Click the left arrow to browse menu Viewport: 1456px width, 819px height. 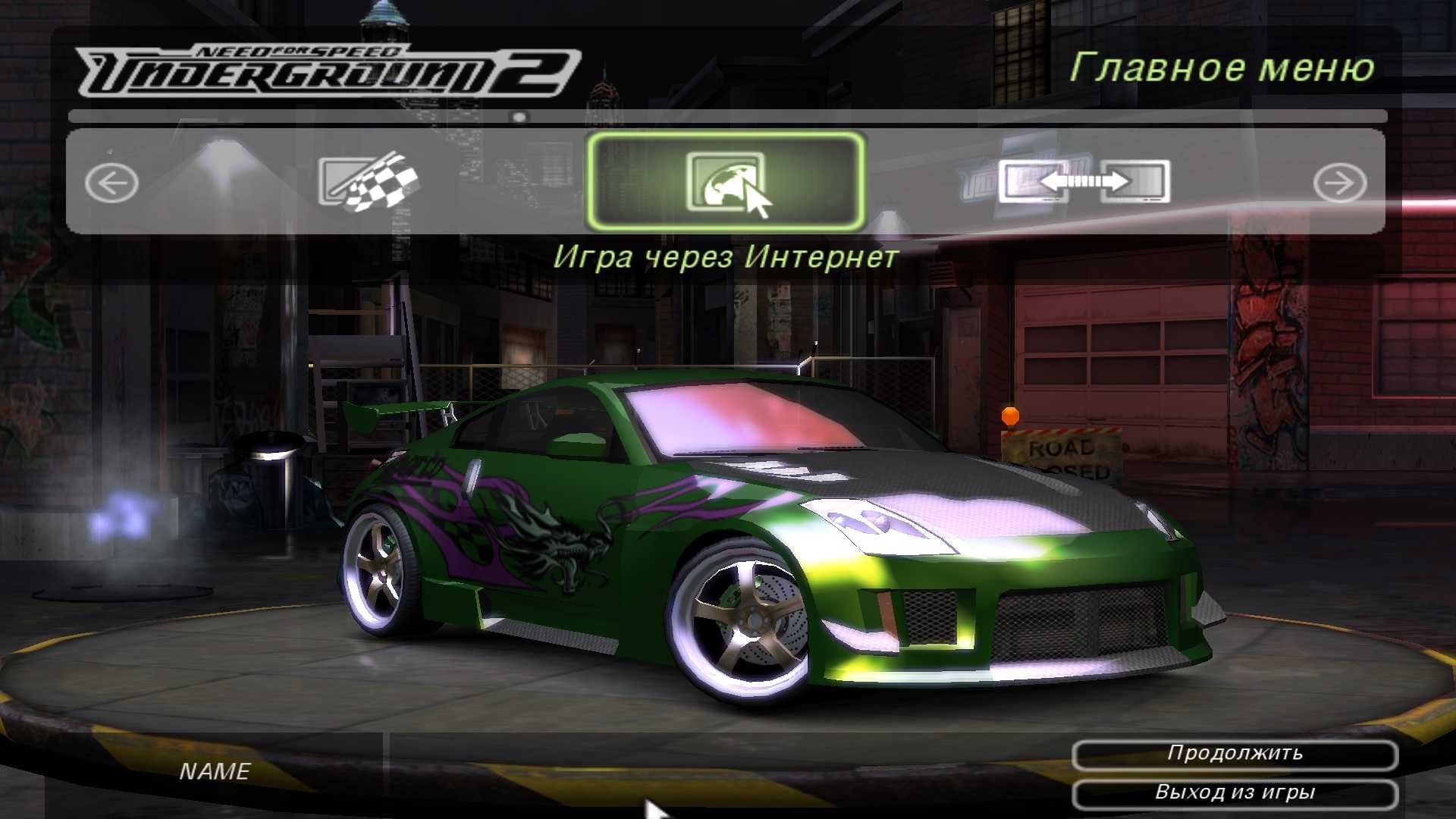click(x=111, y=184)
